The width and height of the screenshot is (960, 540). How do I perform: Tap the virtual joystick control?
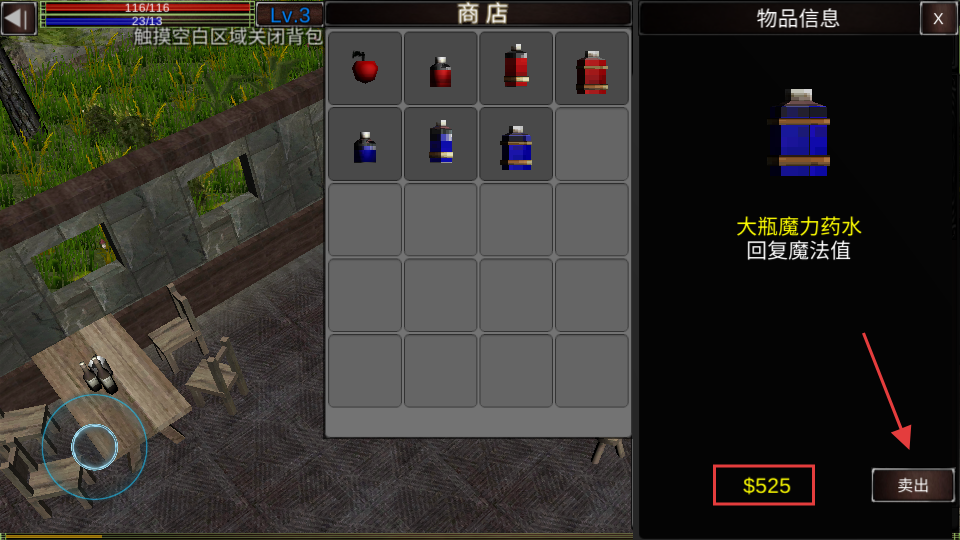click(95, 447)
